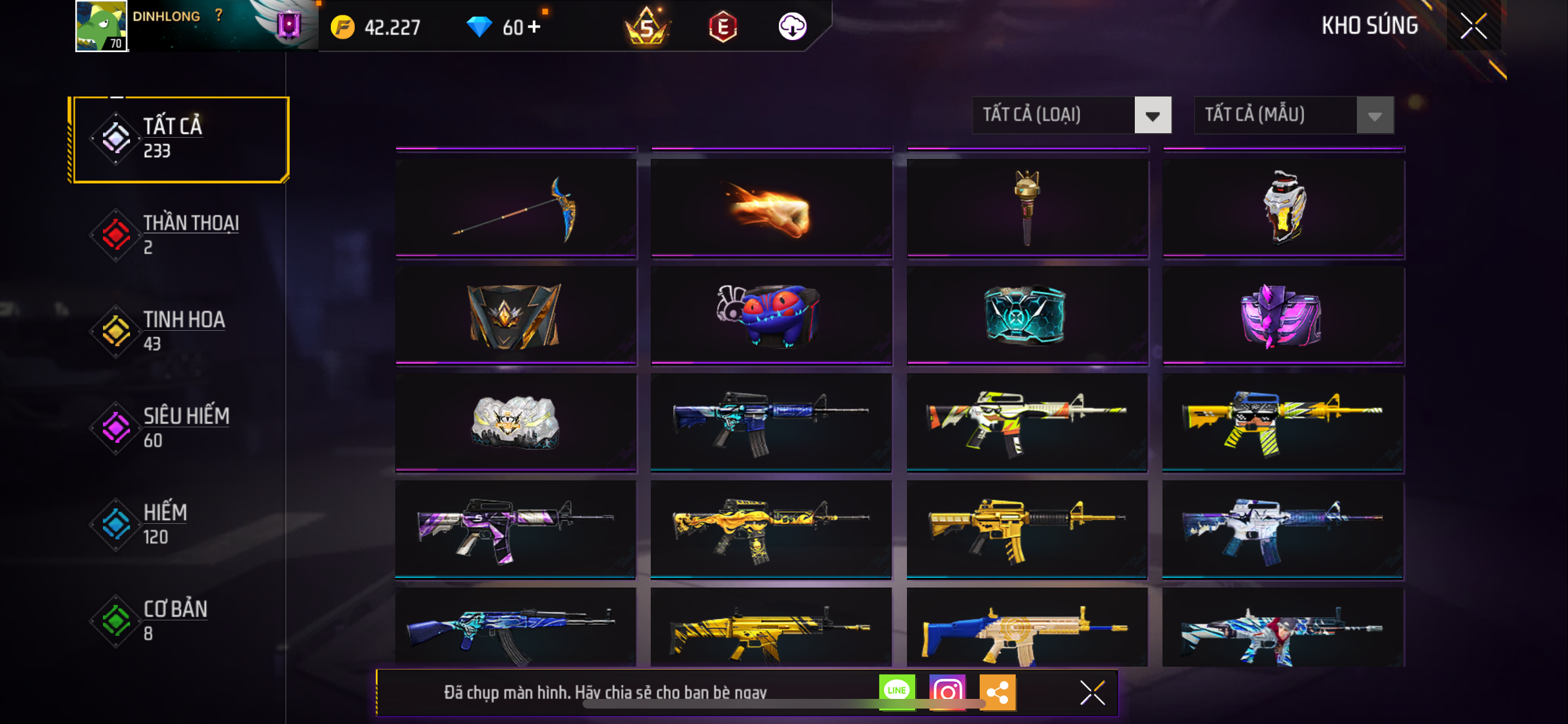Screen dimensions: 1568x724
Task: Share screenshot via LINE
Action: 897,692
